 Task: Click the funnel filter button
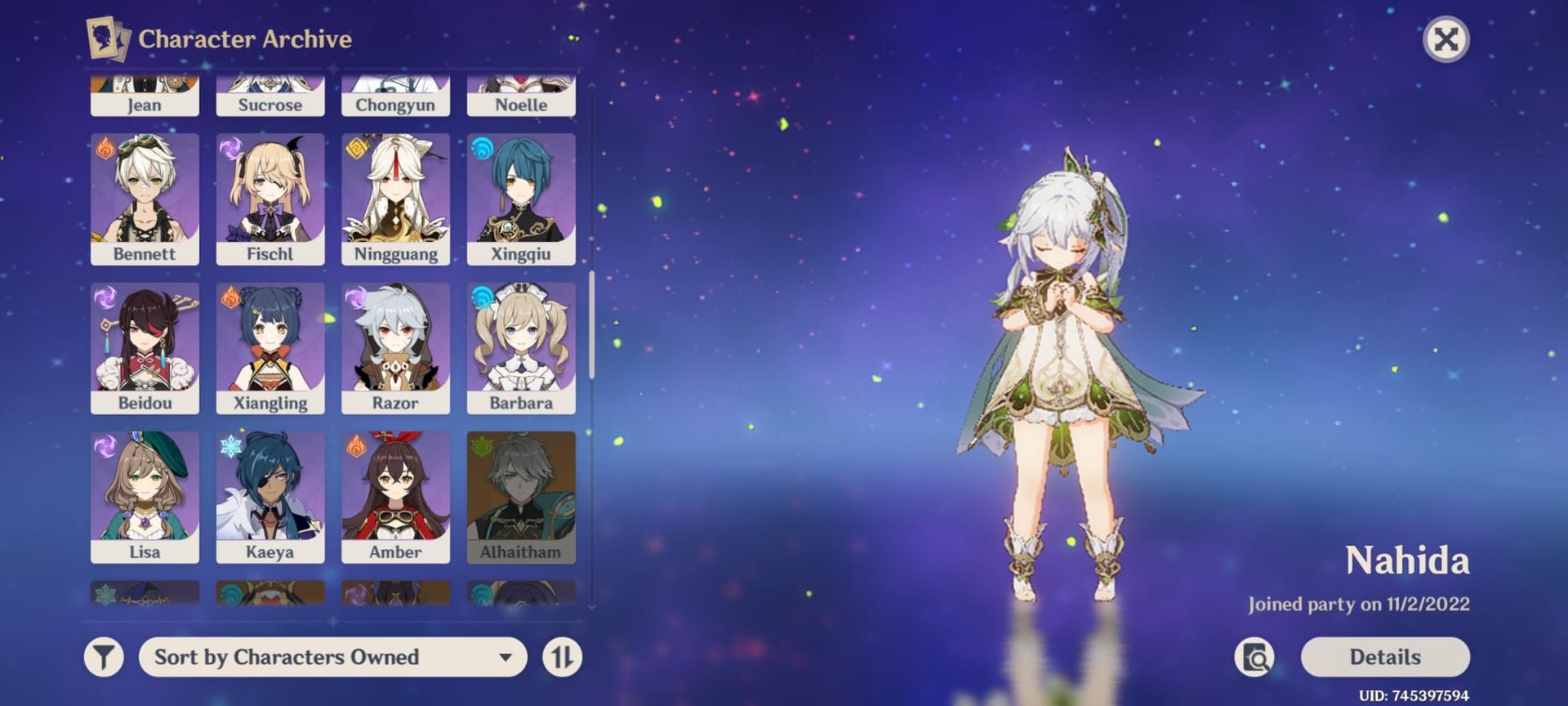pos(104,657)
